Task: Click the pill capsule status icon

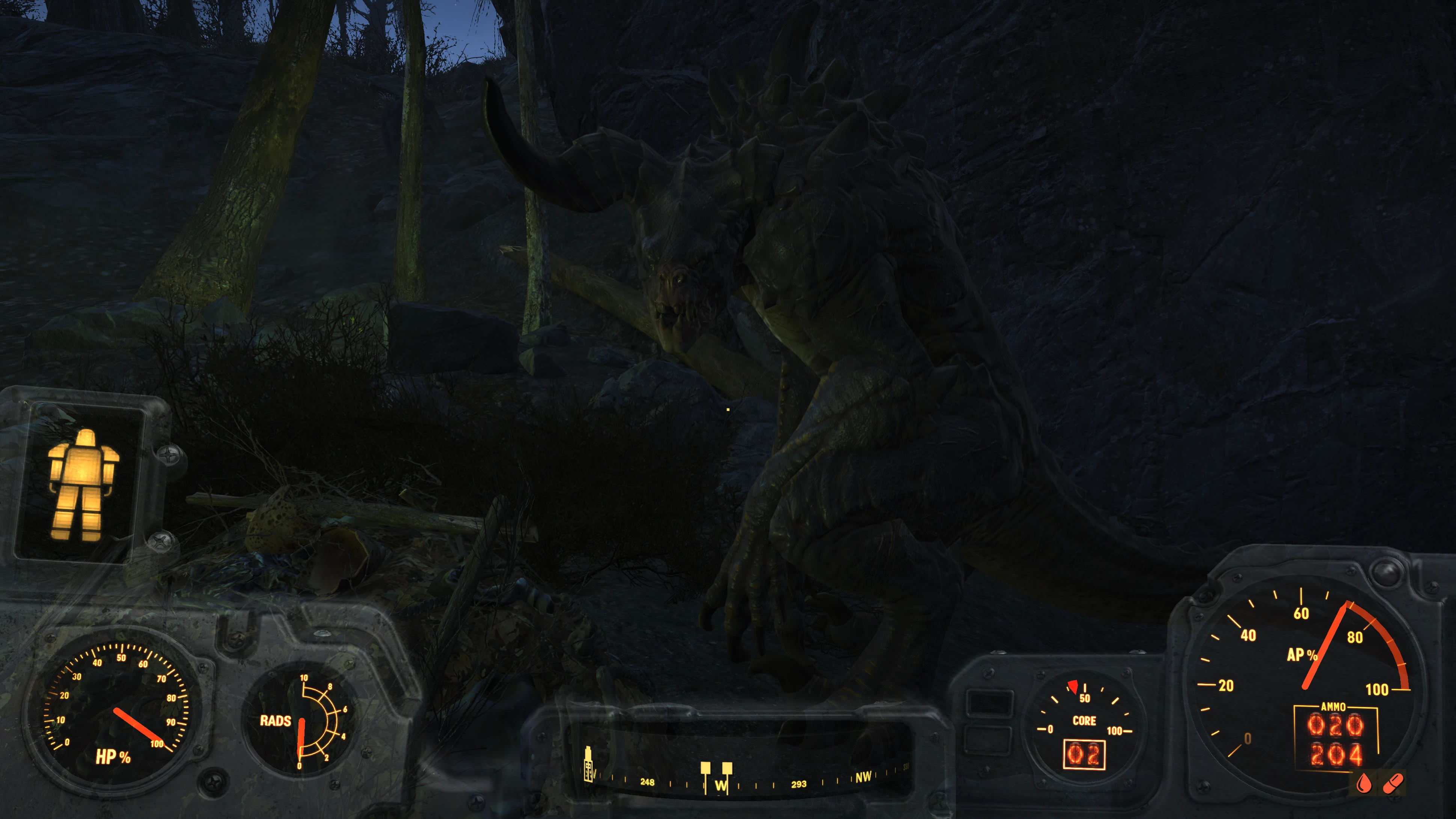Action: click(1393, 783)
